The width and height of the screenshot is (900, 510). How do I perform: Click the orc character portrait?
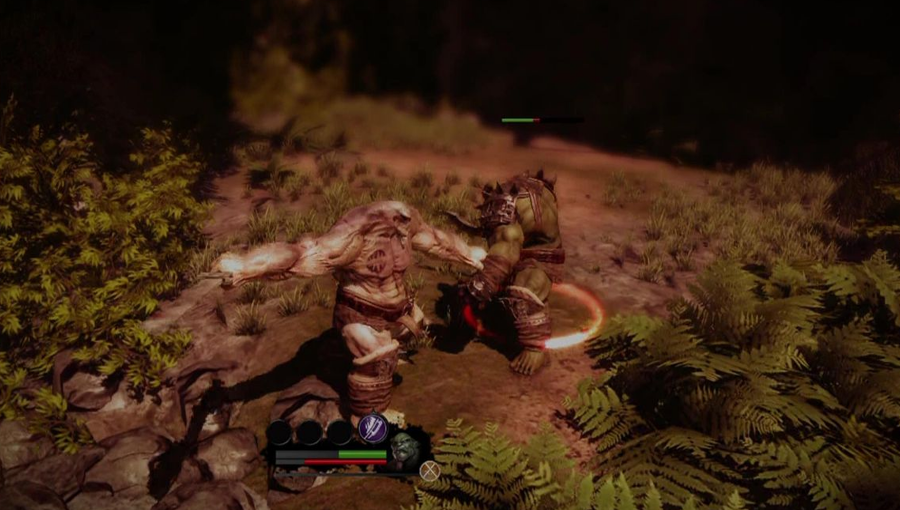click(x=403, y=449)
